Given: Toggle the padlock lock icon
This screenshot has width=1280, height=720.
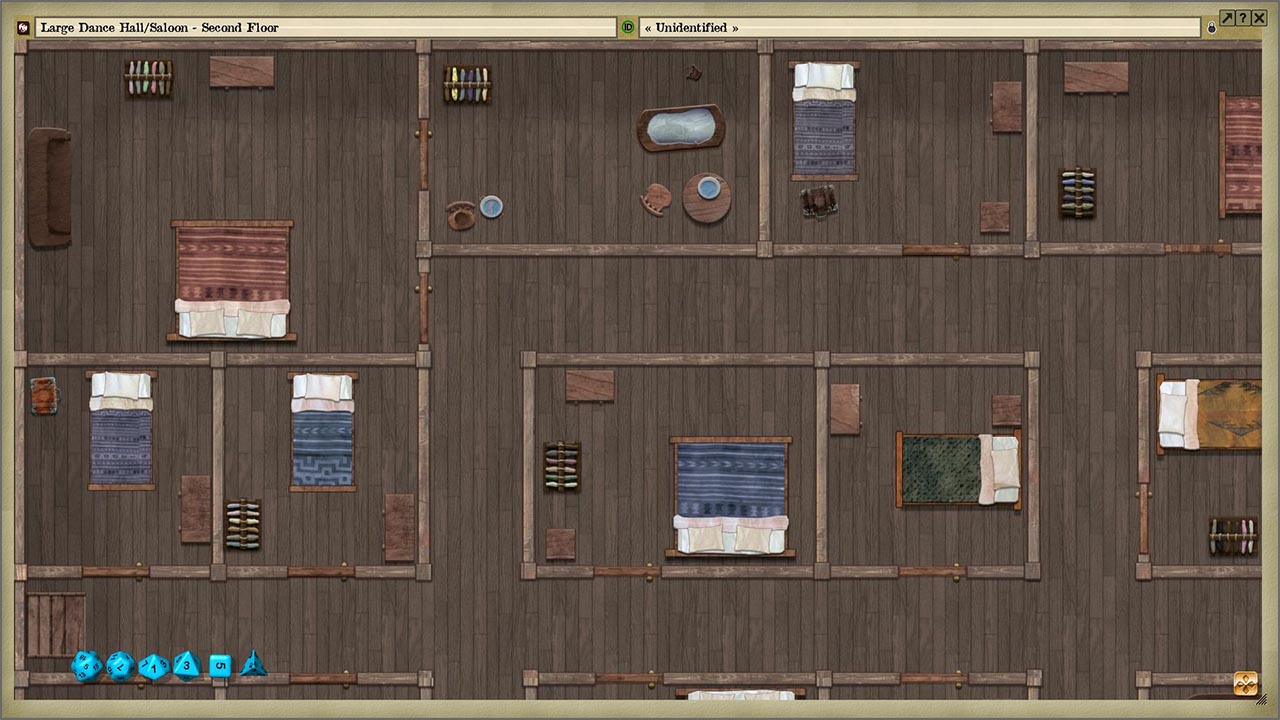Looking at the screenshot, I should pos(1211,27).
